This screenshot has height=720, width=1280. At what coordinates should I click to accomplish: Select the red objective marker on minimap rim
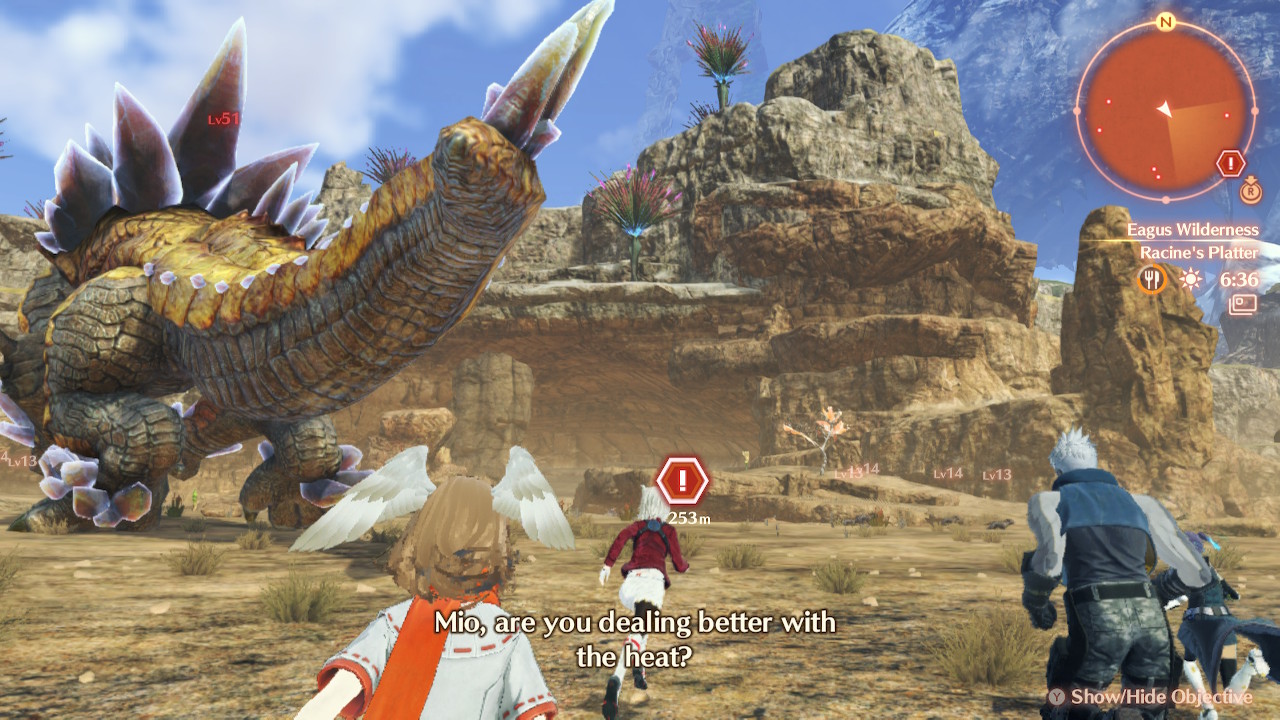(1230, 163)
